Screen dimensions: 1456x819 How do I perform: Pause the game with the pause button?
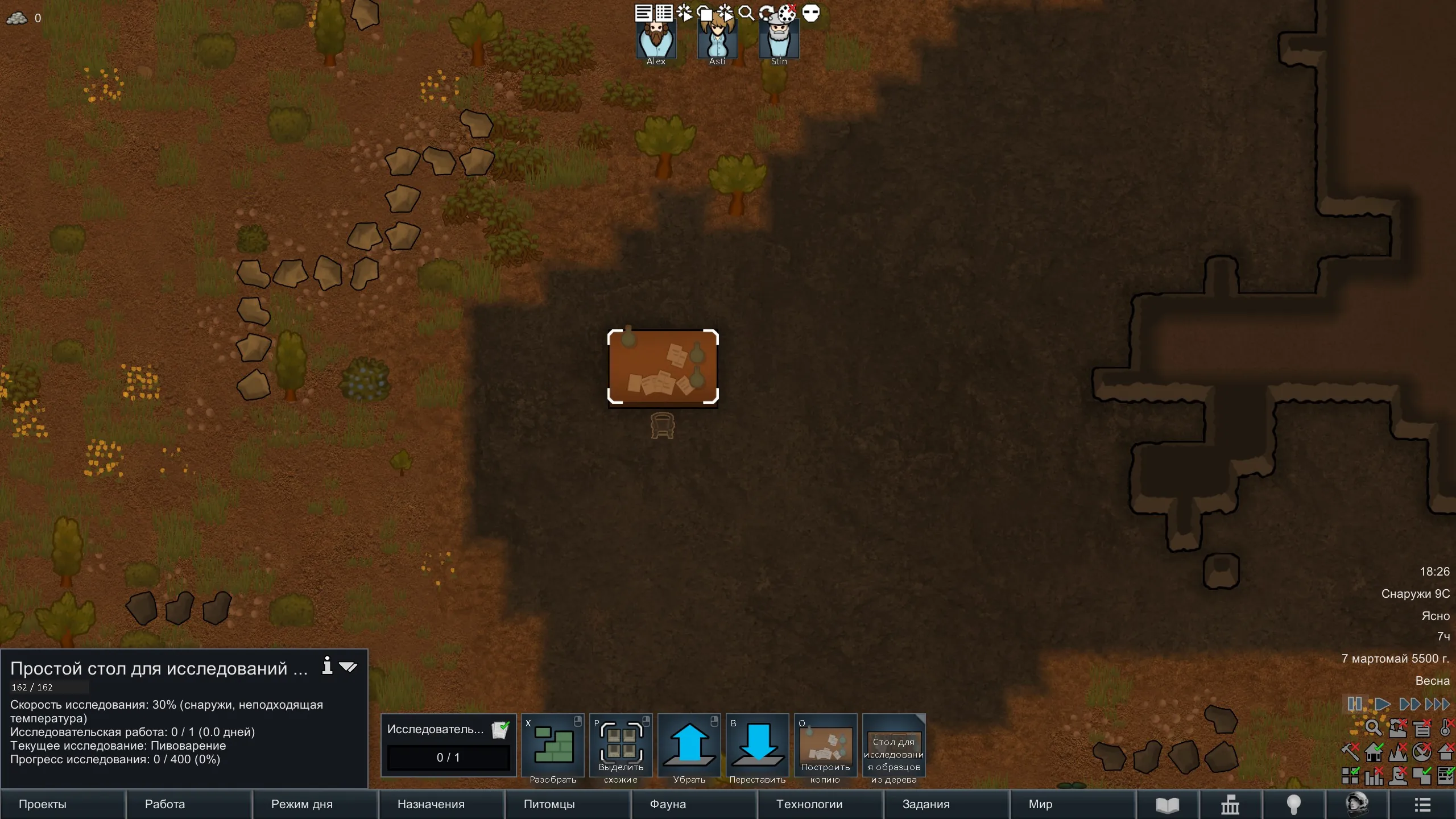click(x=1354, y=704)
